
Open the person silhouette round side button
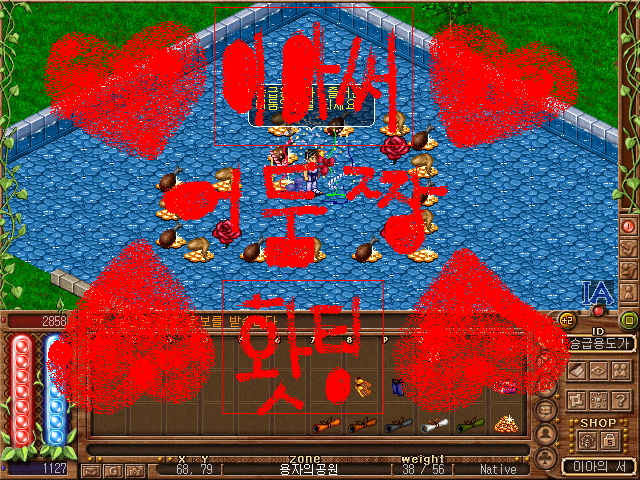point(547,434)
